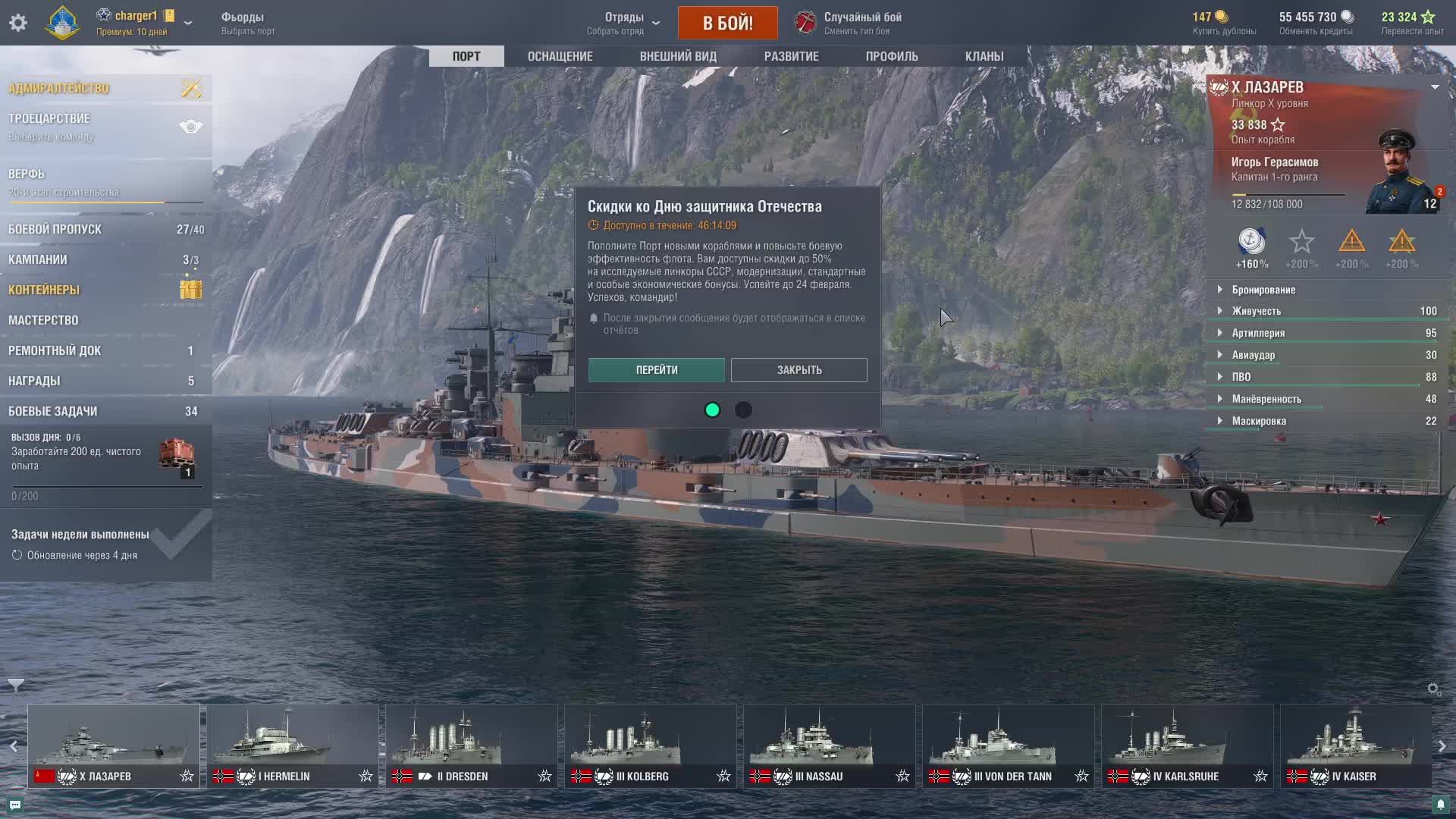Go to the РАЗВИТИЕ tab
The image size is (1456, 819).
(x=791, y=56)
